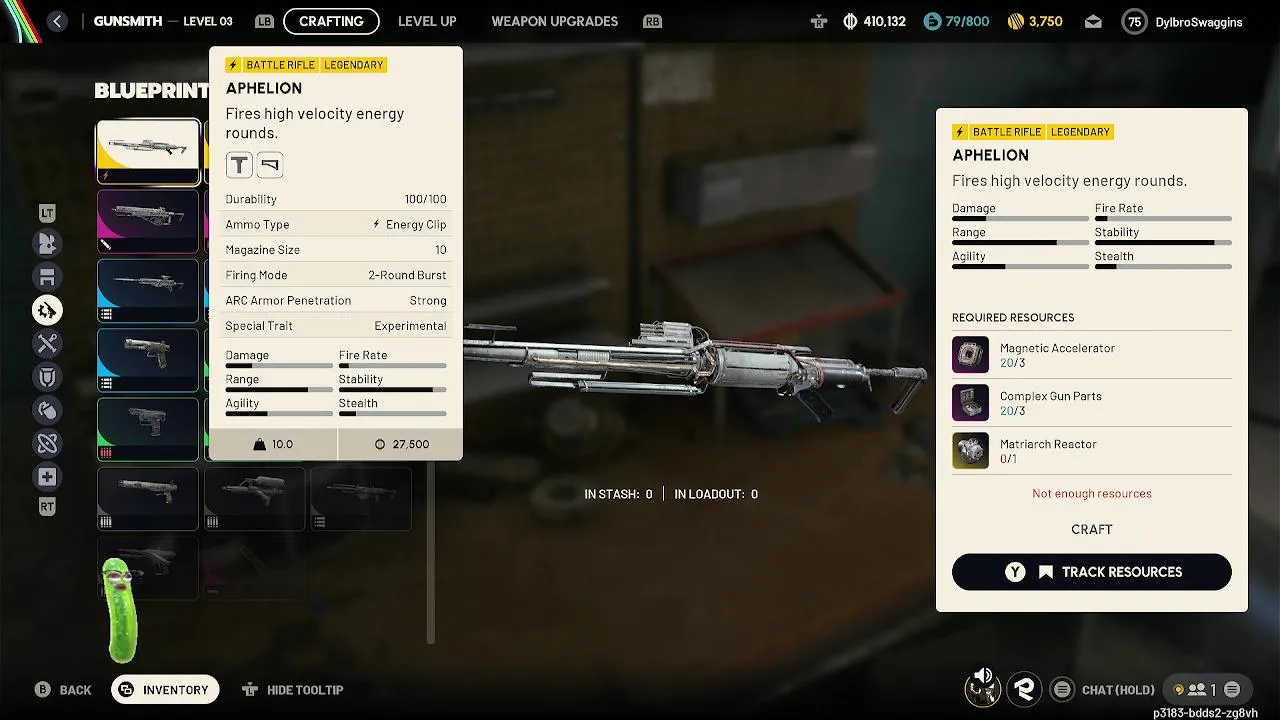Select the Magnetic Accelerator resource row
Screen dimensions: 1280x720
tap(1091, 355)
